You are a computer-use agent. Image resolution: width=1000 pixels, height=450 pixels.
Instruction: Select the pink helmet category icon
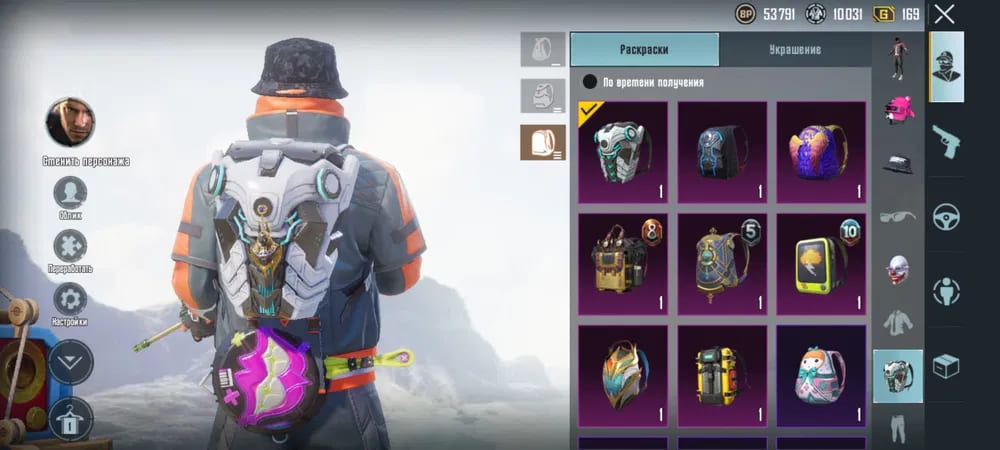[x=898, y=109]
